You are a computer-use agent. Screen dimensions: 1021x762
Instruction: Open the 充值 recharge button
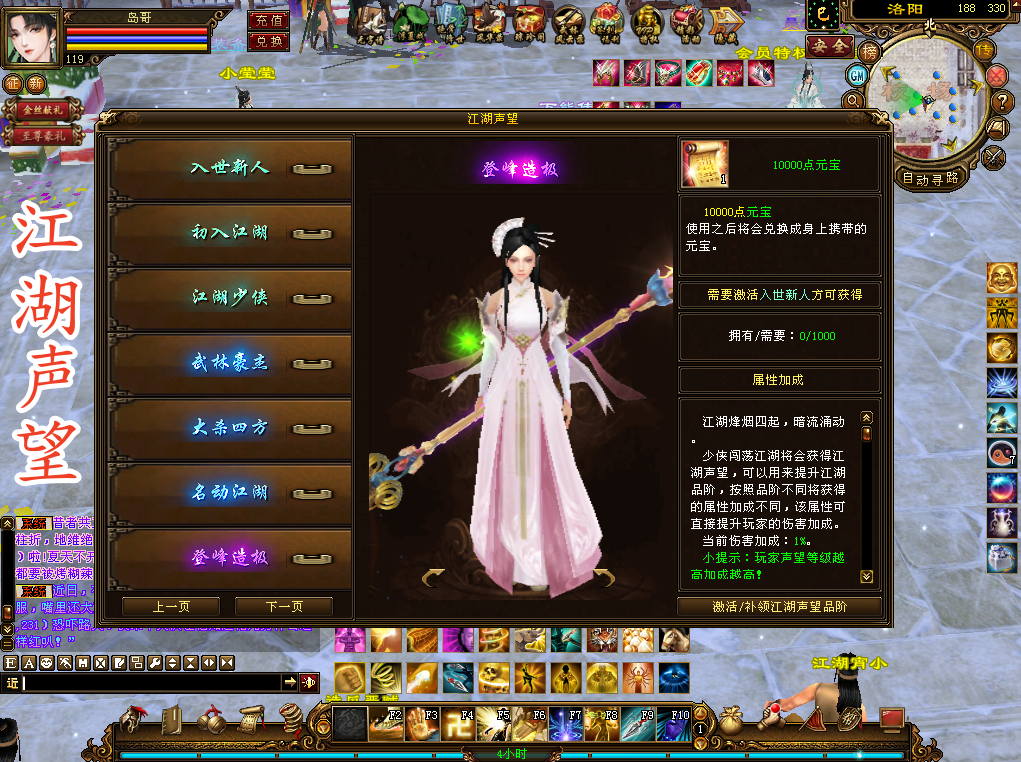click(268, 21)
